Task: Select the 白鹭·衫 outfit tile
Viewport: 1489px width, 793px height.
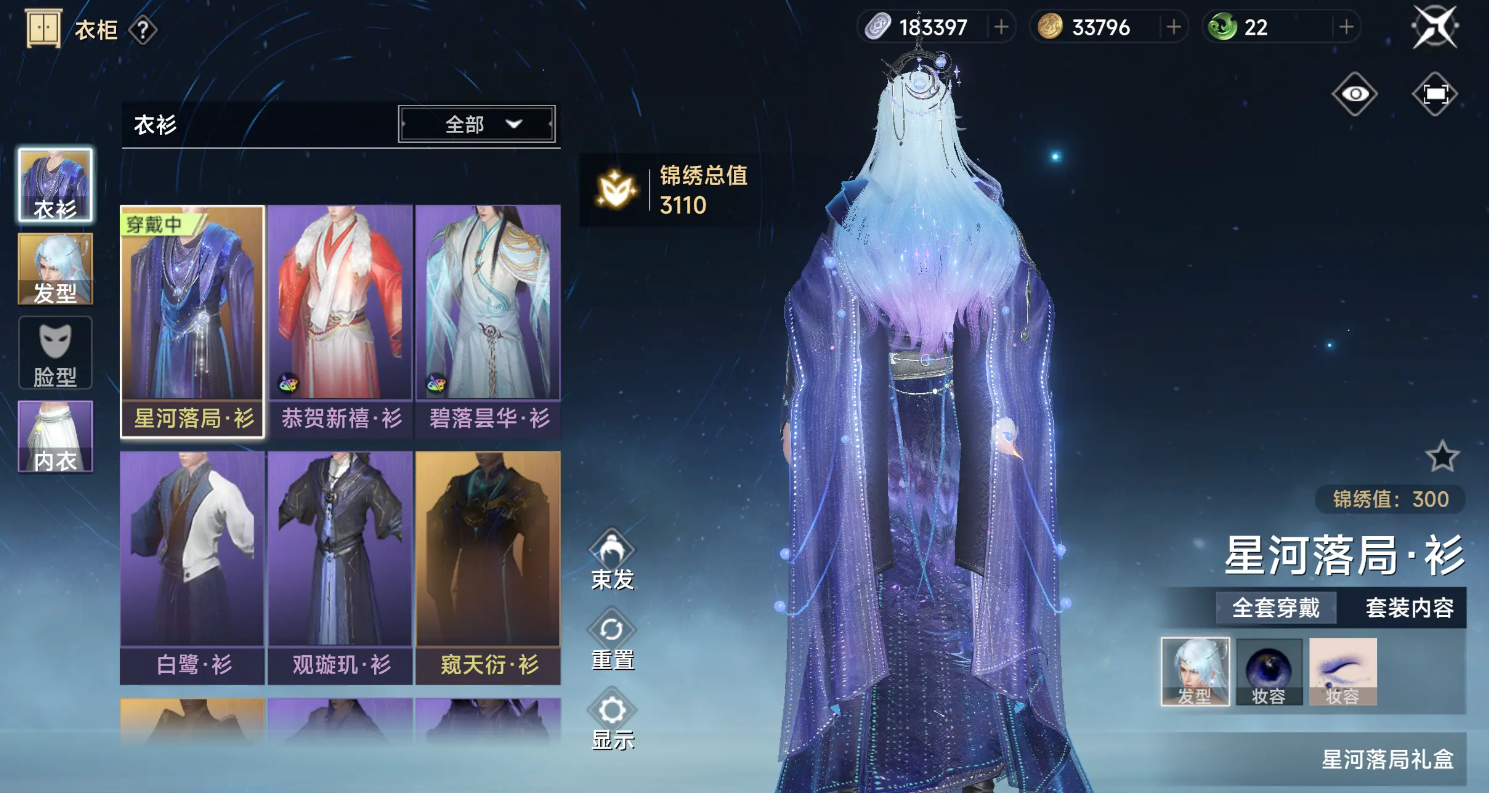Action: 193,565
